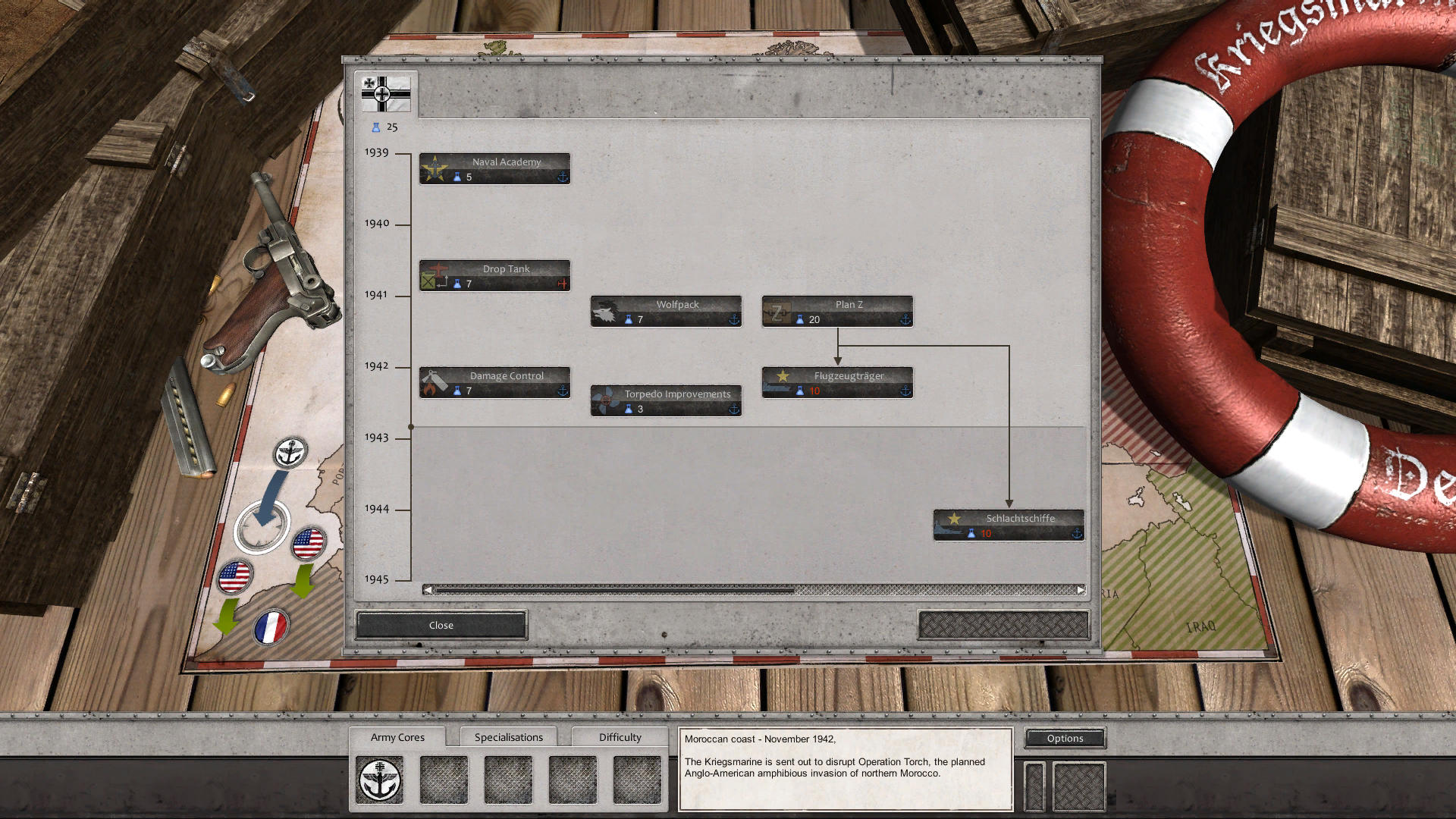Select the French flag marker

click(x=271, y=625)
